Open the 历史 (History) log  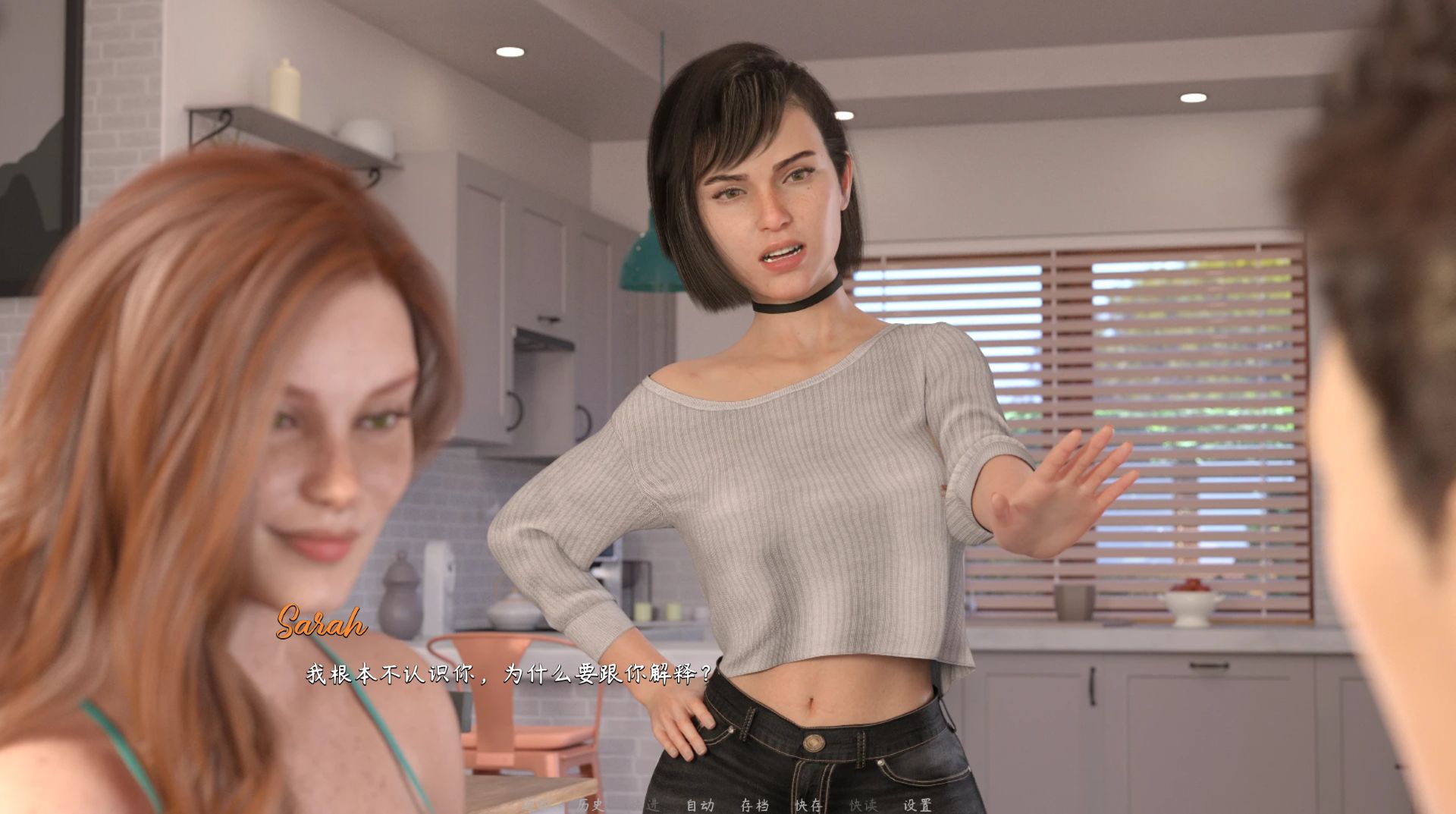tap(590, 805)
